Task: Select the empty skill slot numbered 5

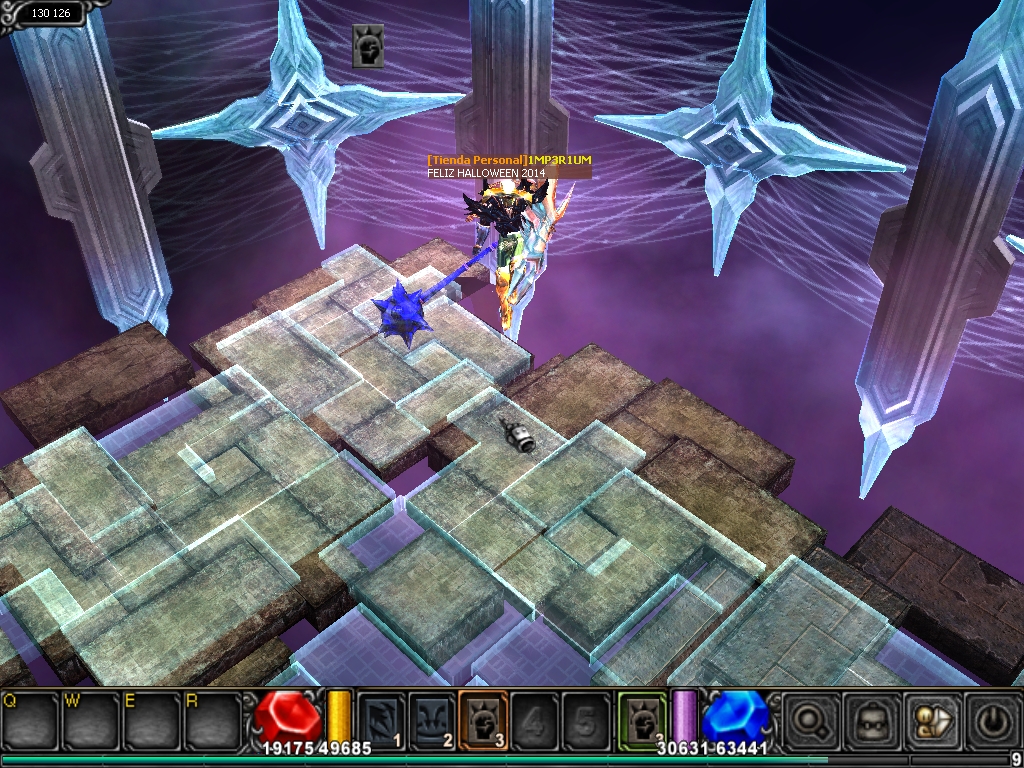Action: pyautogui.click(x=586, y=718)
